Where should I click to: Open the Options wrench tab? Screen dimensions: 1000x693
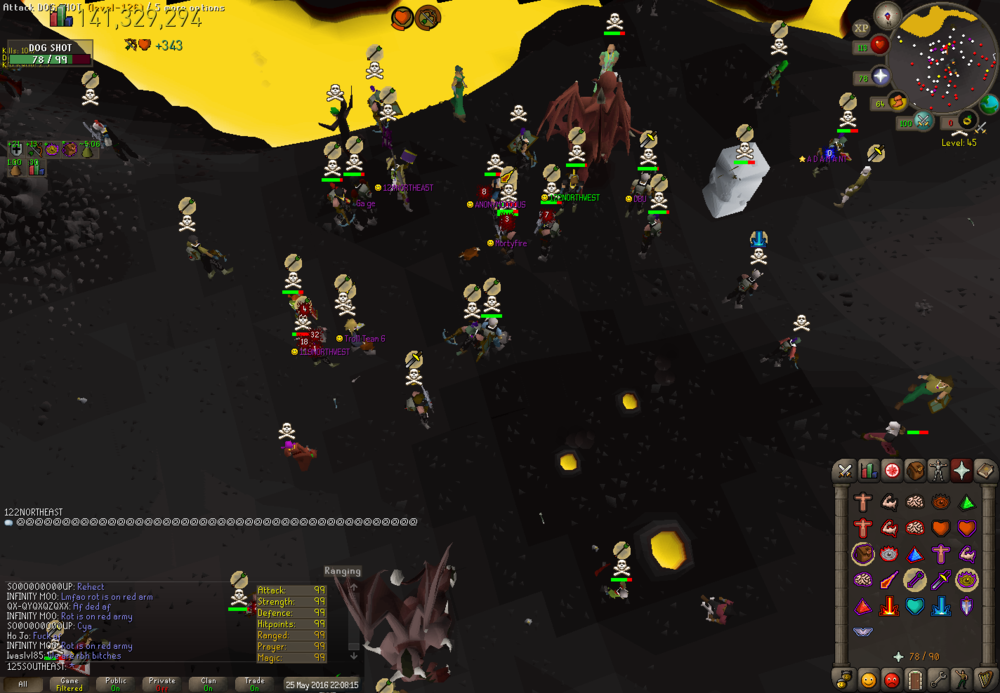point(938,680)
